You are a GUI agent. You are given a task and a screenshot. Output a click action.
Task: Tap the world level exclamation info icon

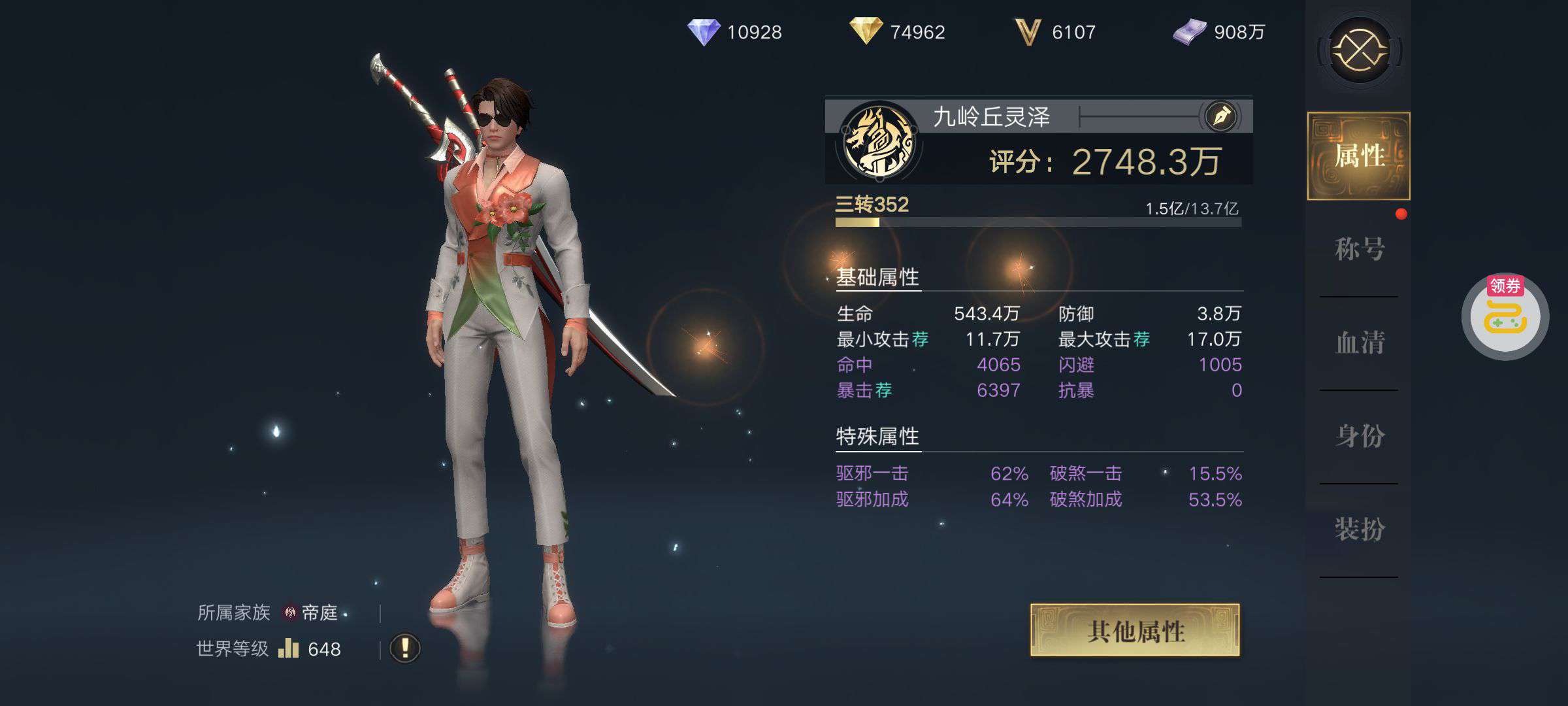pyautogui.click(x=405, y=648)
